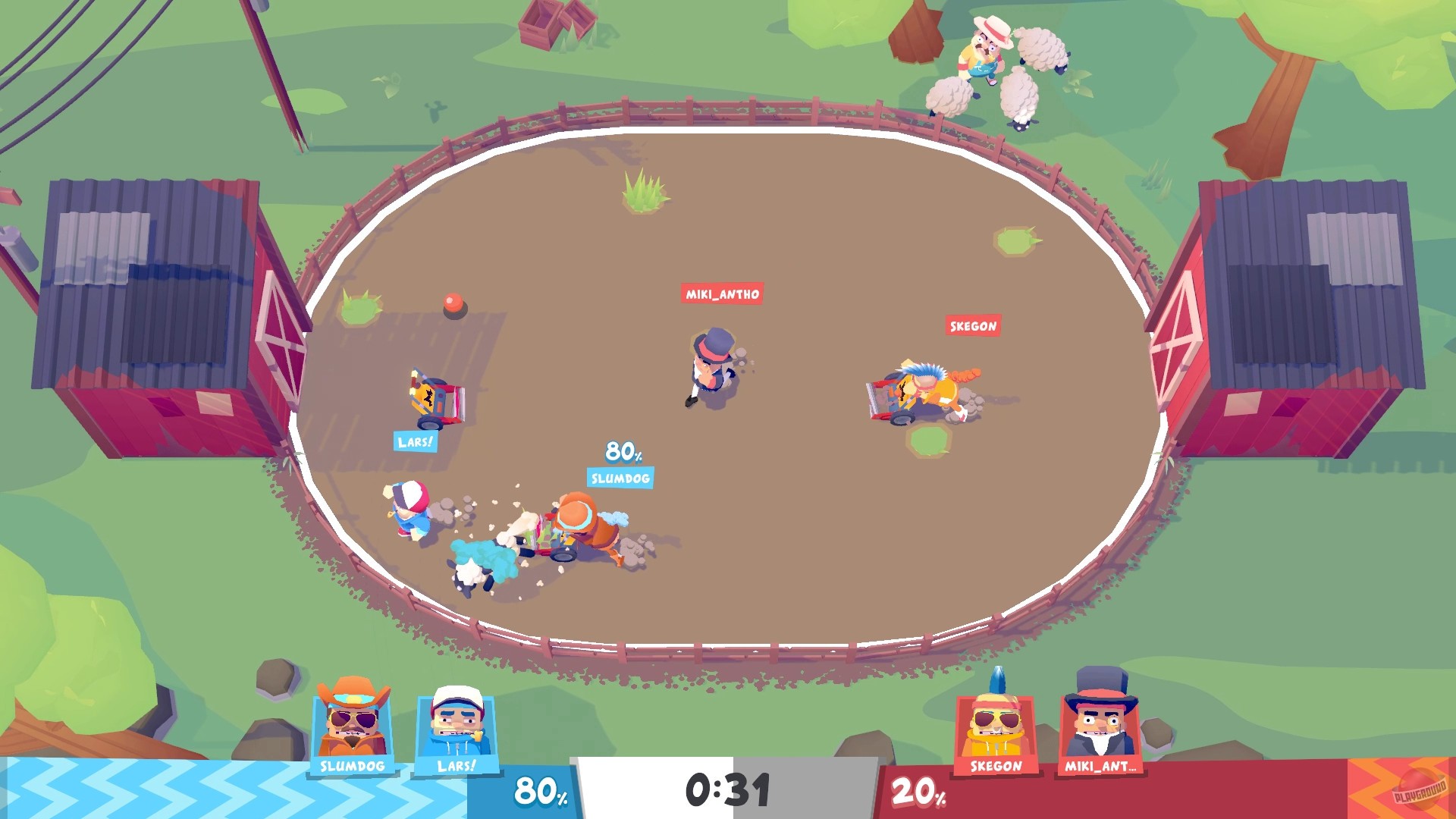This screenshot has width=1456, height=819.
Task: Click the MIKI_ANTHO red name label
Action: point(721,297)
